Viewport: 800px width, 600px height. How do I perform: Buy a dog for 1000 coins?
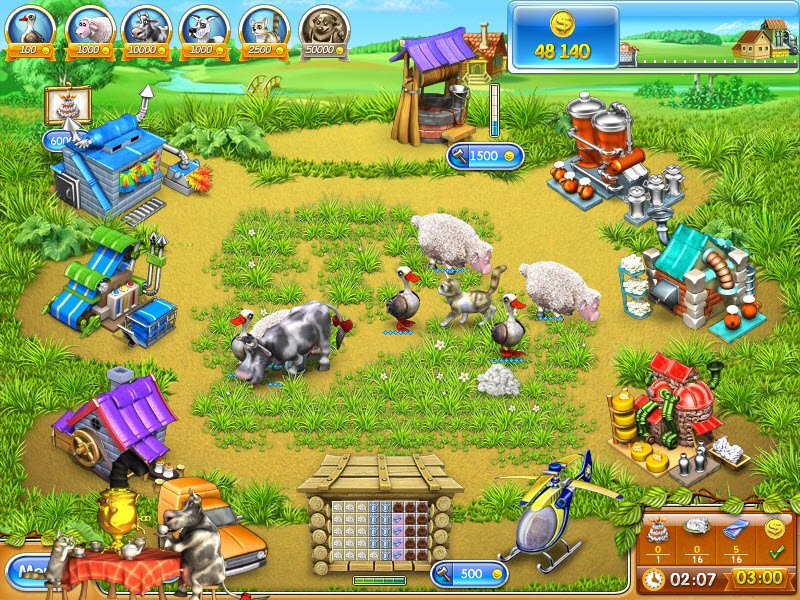coord(204,30)
